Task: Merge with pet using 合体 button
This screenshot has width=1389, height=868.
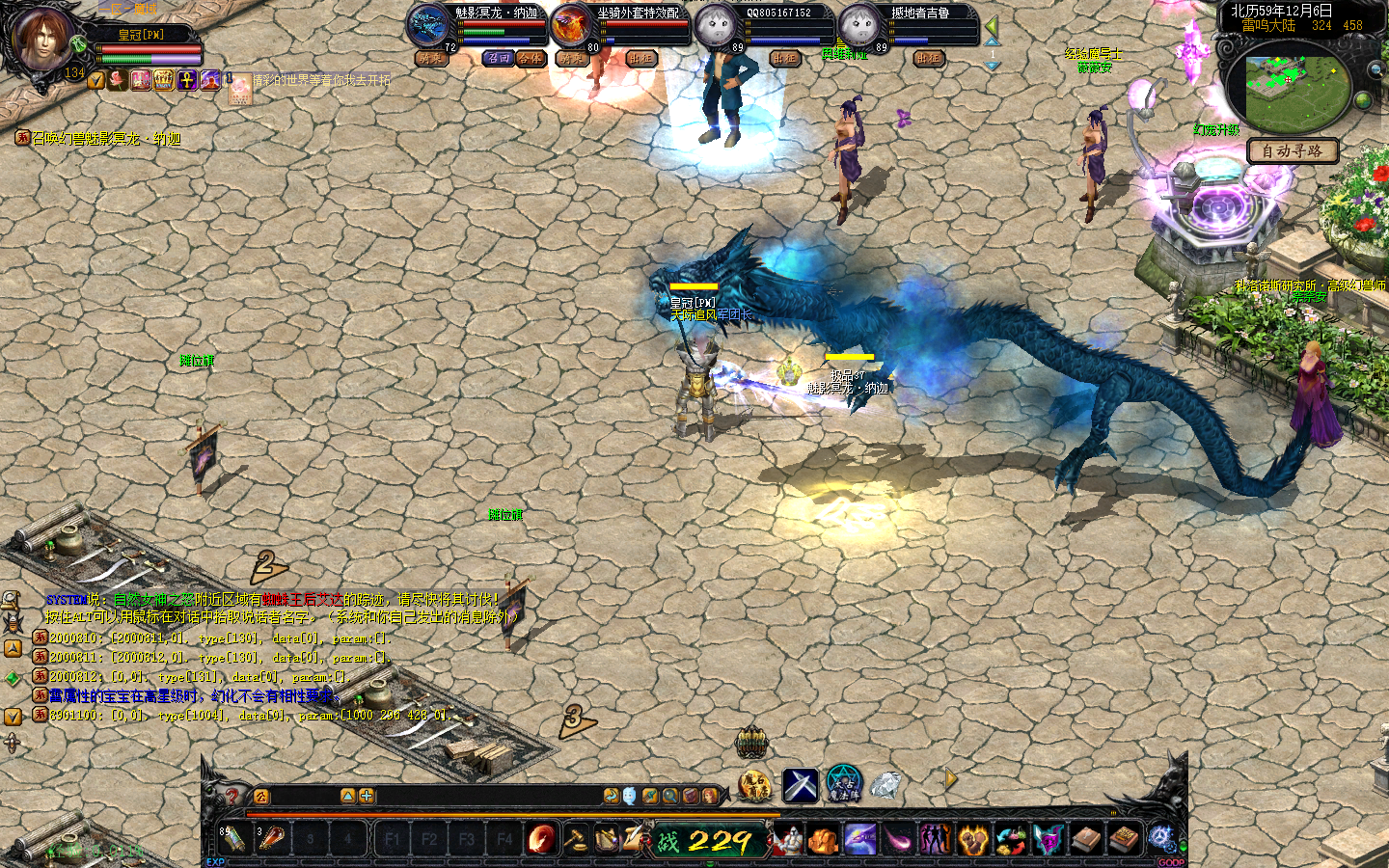Action: pyautogui.click(x=530, y=59)
